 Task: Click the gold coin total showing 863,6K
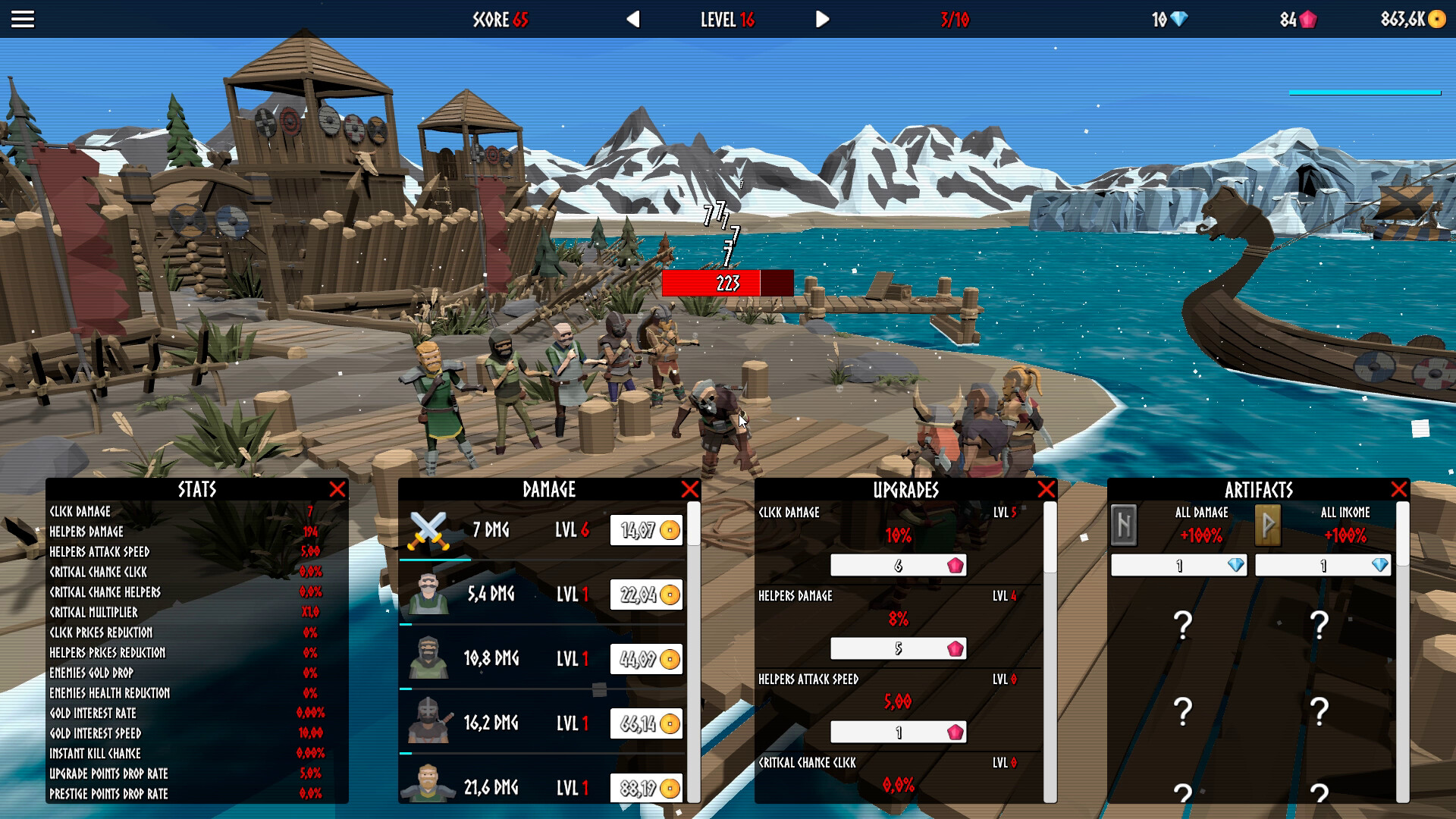pos(1410,20)
